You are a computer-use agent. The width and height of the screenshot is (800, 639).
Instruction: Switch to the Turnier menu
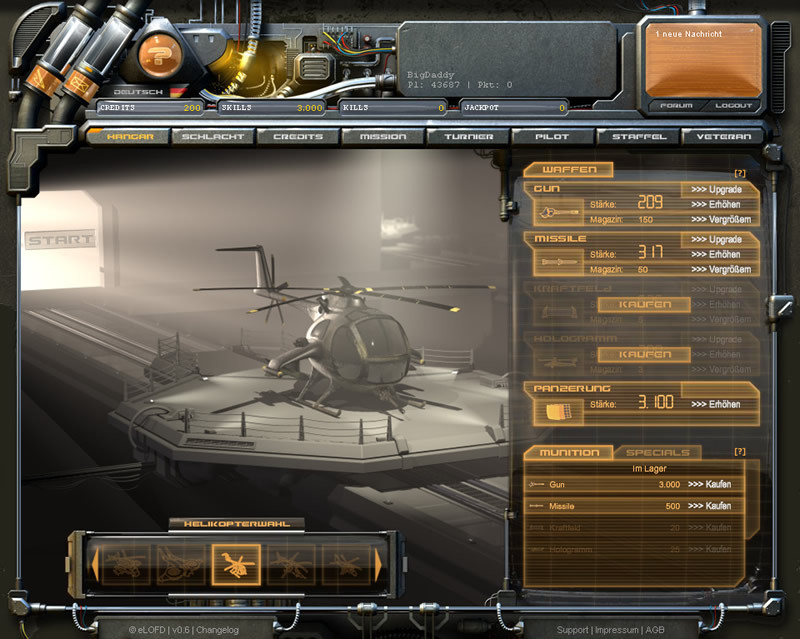467,136
